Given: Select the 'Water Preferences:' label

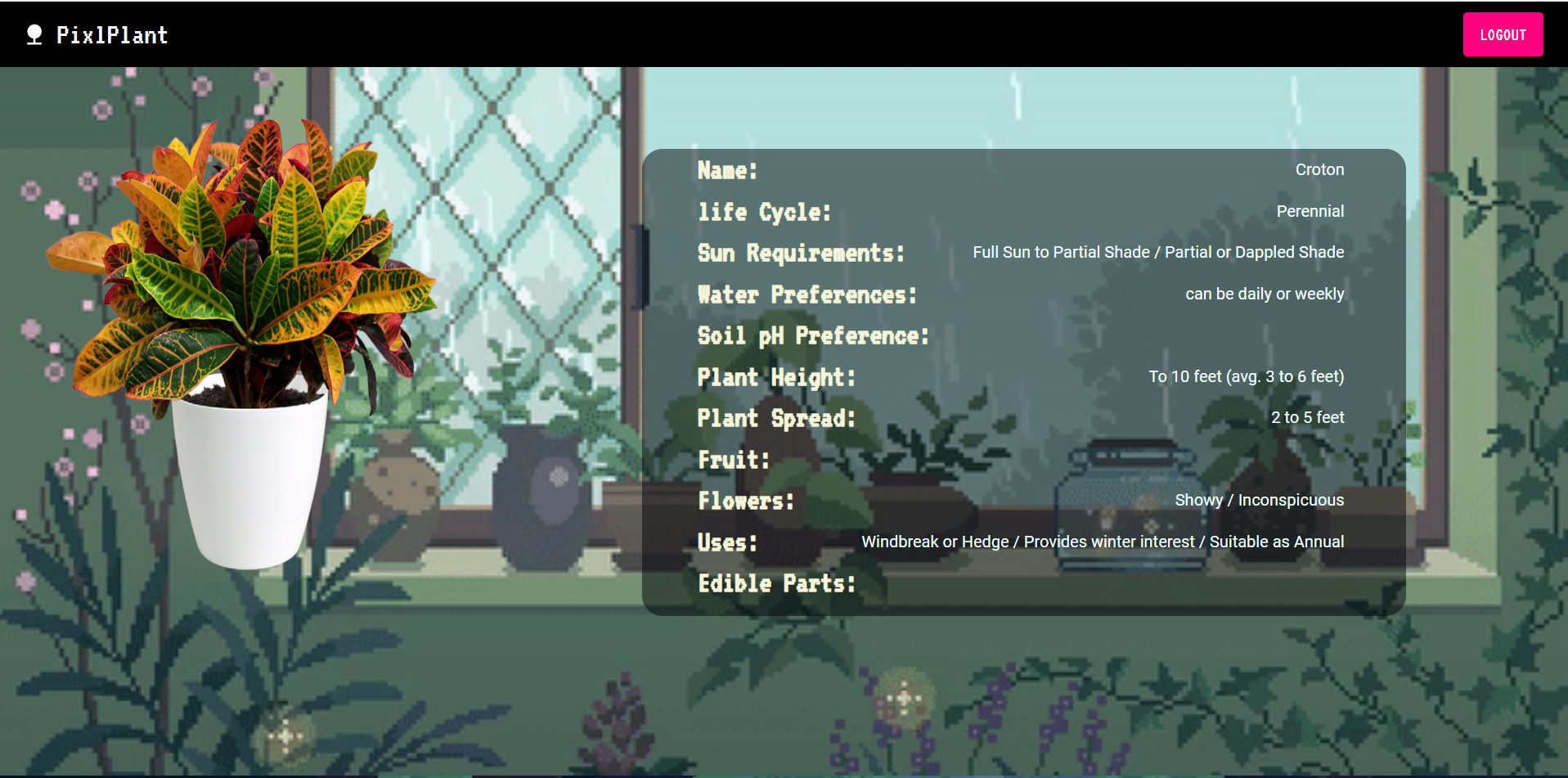Looking at the screenshot, I should pos(806,294).
